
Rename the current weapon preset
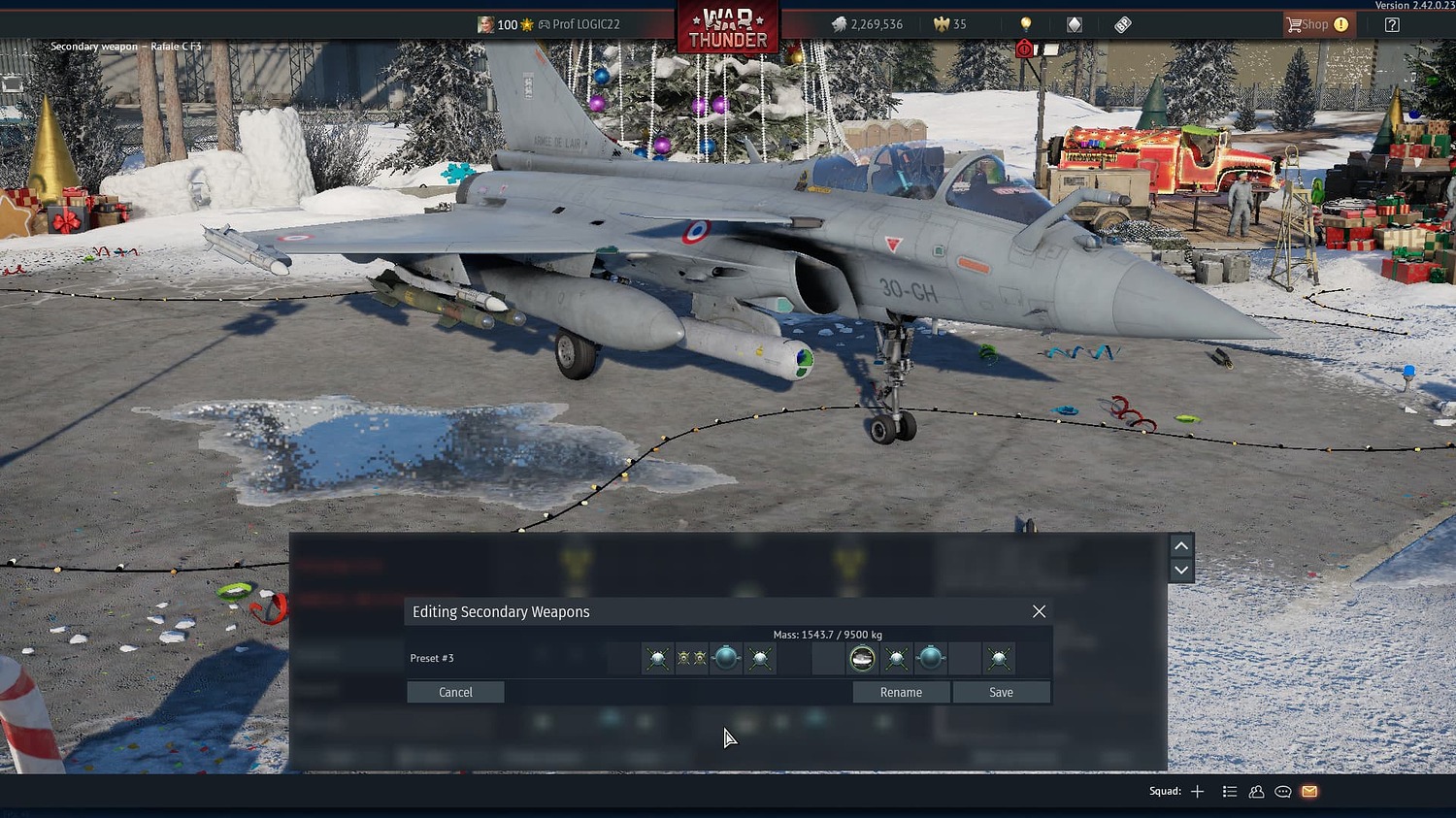pos(901,692)
